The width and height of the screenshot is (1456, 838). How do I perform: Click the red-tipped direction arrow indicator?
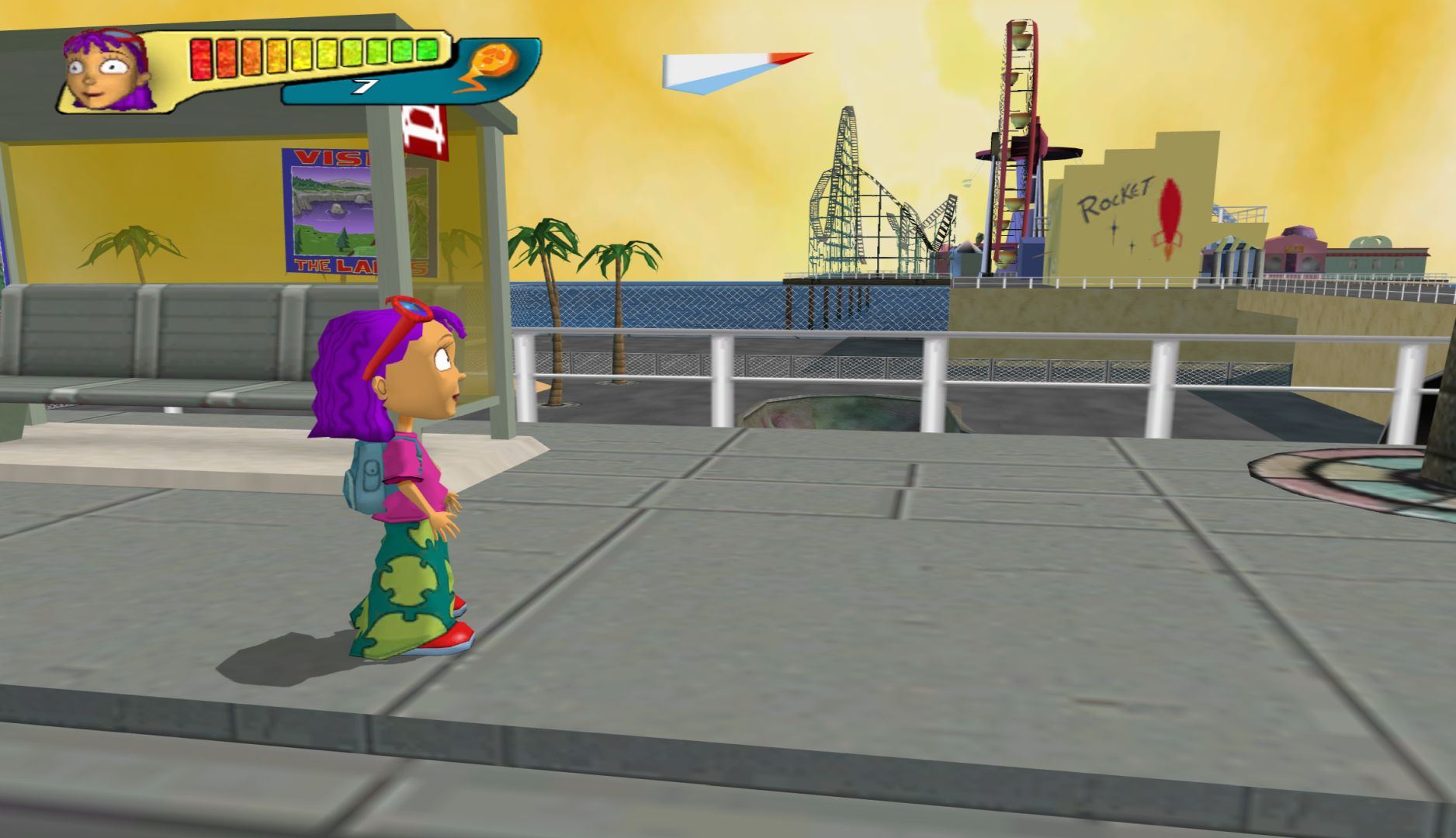(x=730, y=71)
